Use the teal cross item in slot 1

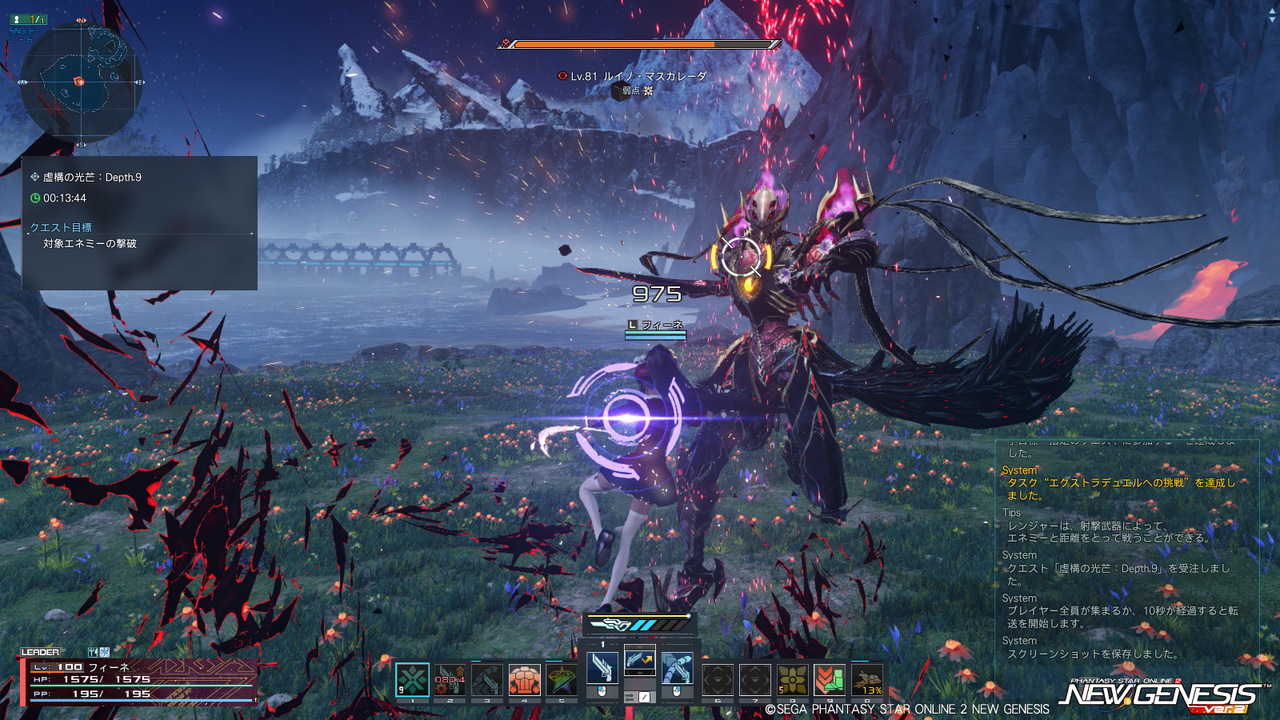coord(412,680)
